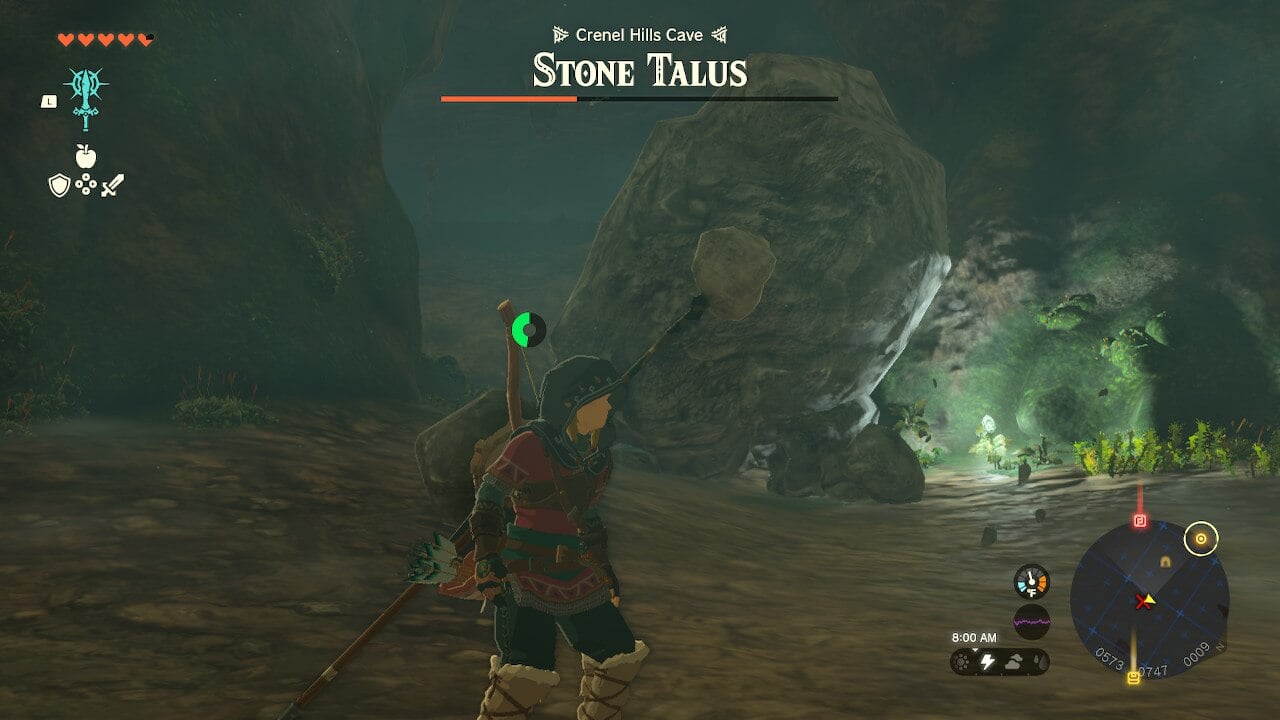
Task: Select the cloudy weather forecast icon
Action: coord(1013,662)
